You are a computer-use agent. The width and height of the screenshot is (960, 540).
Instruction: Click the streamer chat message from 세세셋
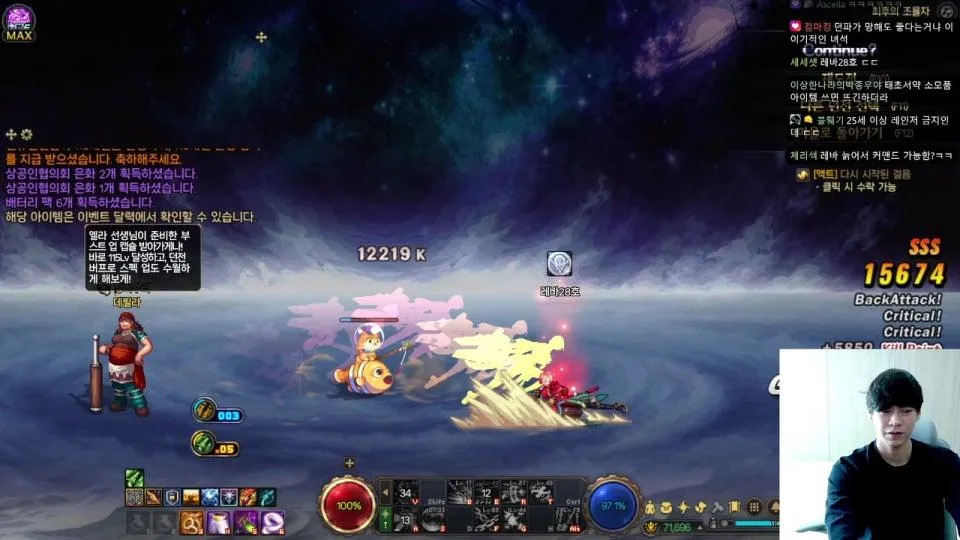coord(840,62)
